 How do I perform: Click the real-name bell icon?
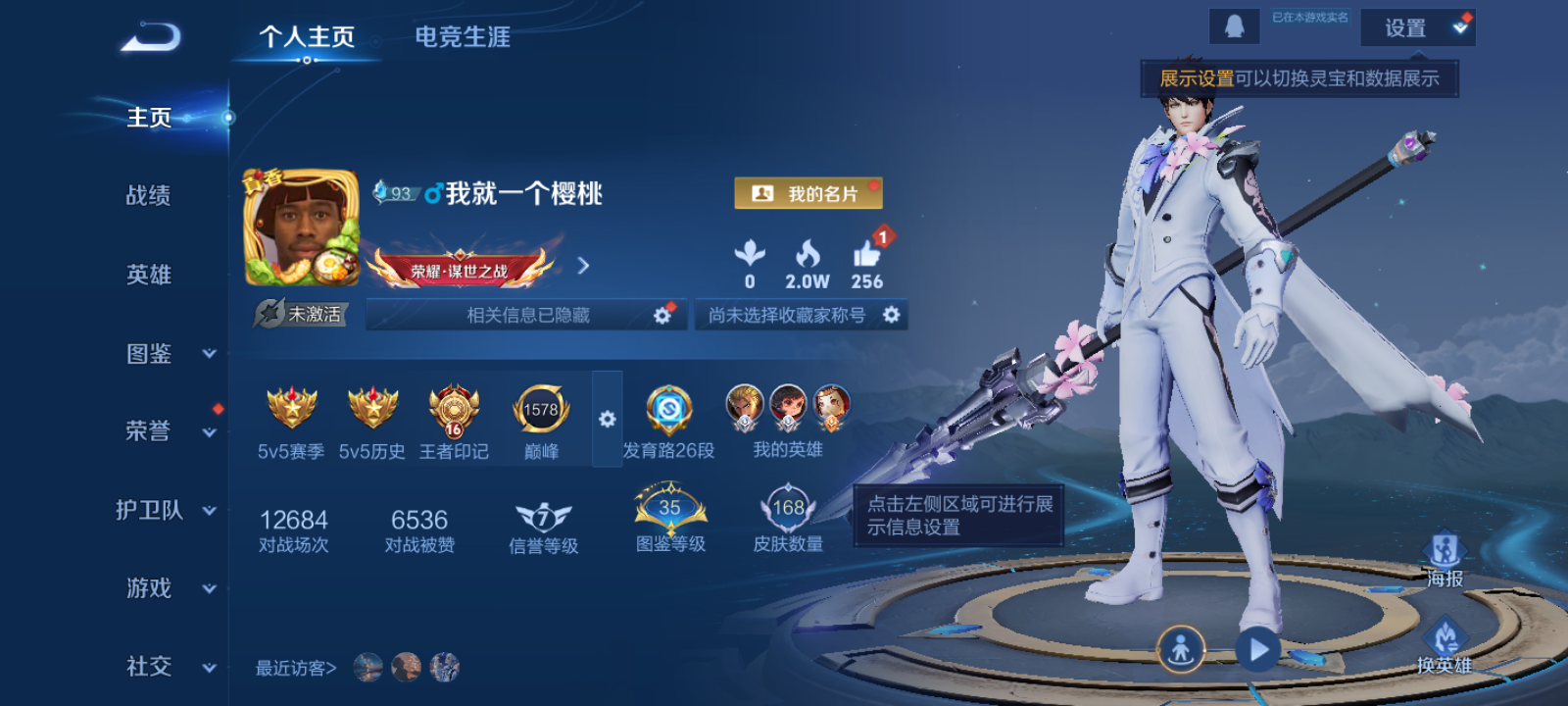(x=1236, y=24)
